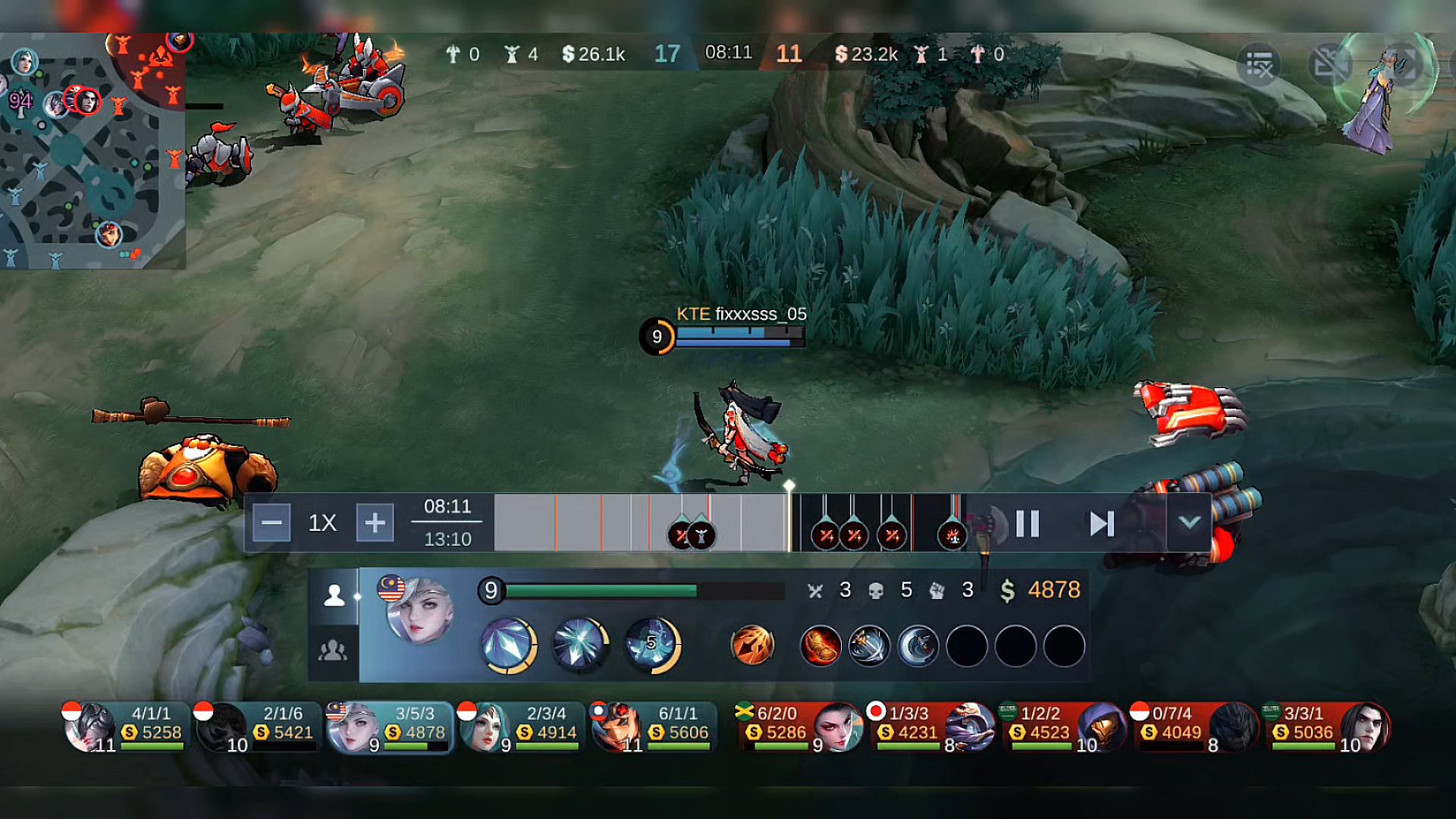Viewport: 1456px width, 819px height.
Task: Inspect the crescent moon blade item
Action: 918,646
